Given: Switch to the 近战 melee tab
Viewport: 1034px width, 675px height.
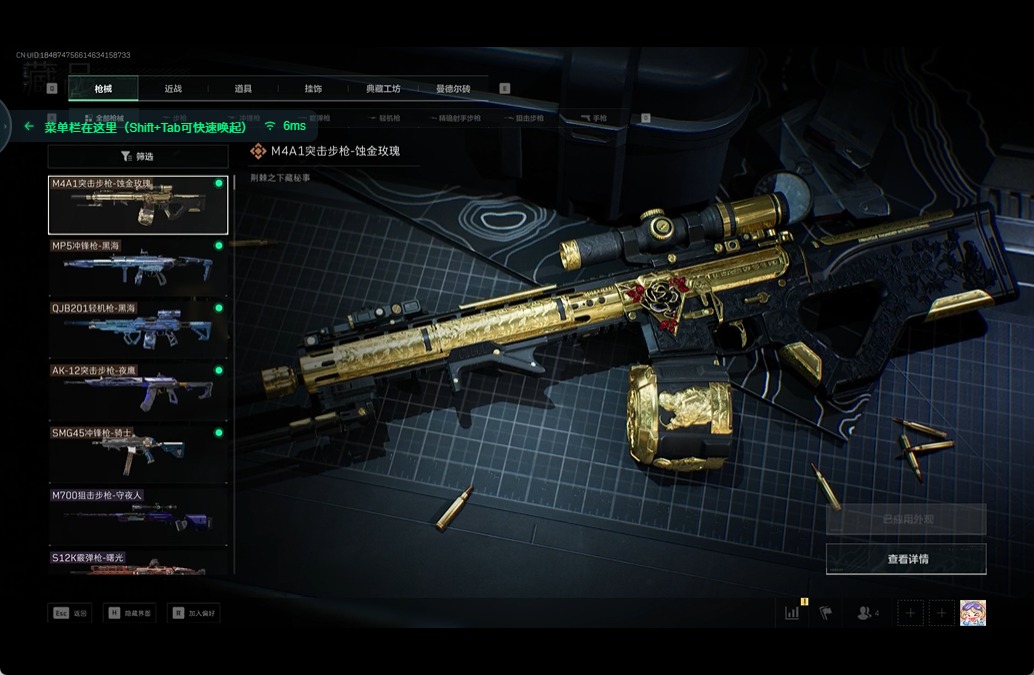Looking at the screenshot, I should [173, 89].
